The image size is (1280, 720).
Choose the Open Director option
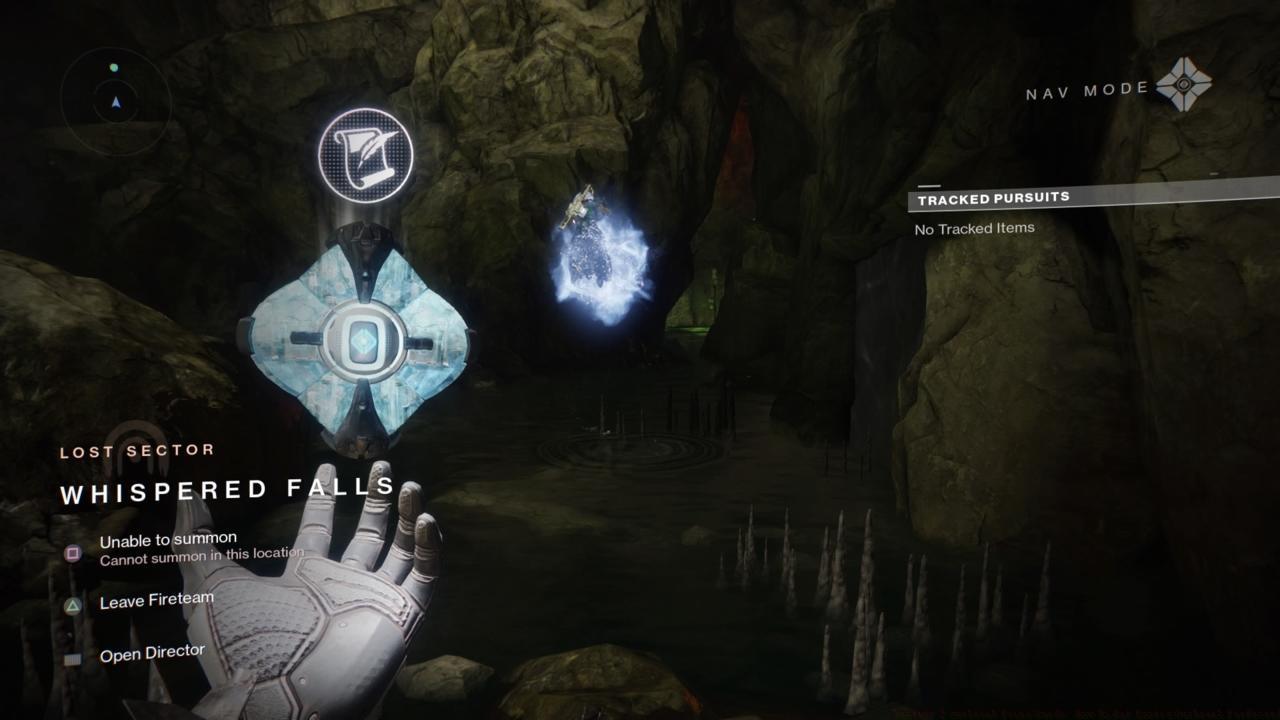[152, 654]
